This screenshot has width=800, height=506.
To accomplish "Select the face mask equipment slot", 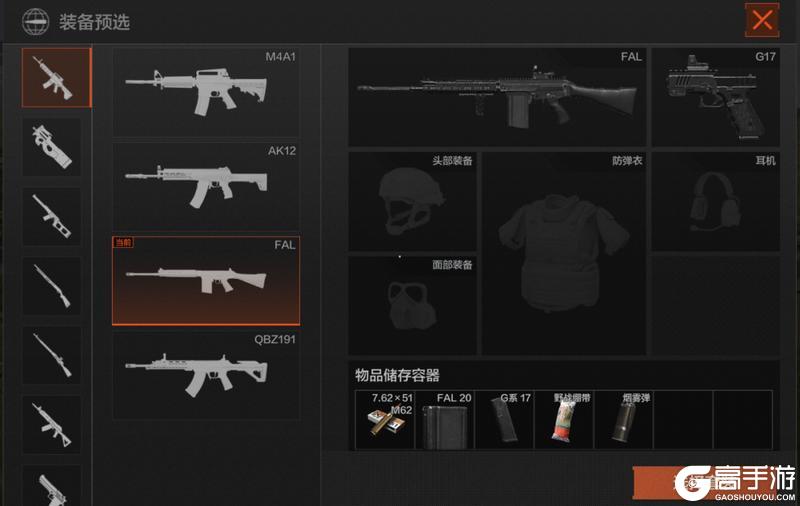I will [412, 304].
